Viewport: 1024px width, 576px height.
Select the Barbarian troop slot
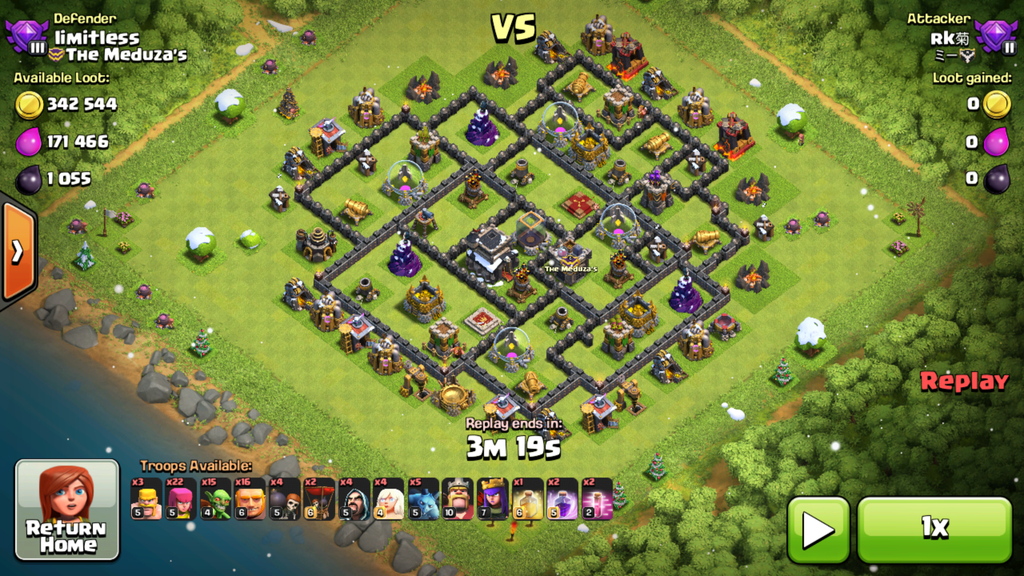click(146, 499)
